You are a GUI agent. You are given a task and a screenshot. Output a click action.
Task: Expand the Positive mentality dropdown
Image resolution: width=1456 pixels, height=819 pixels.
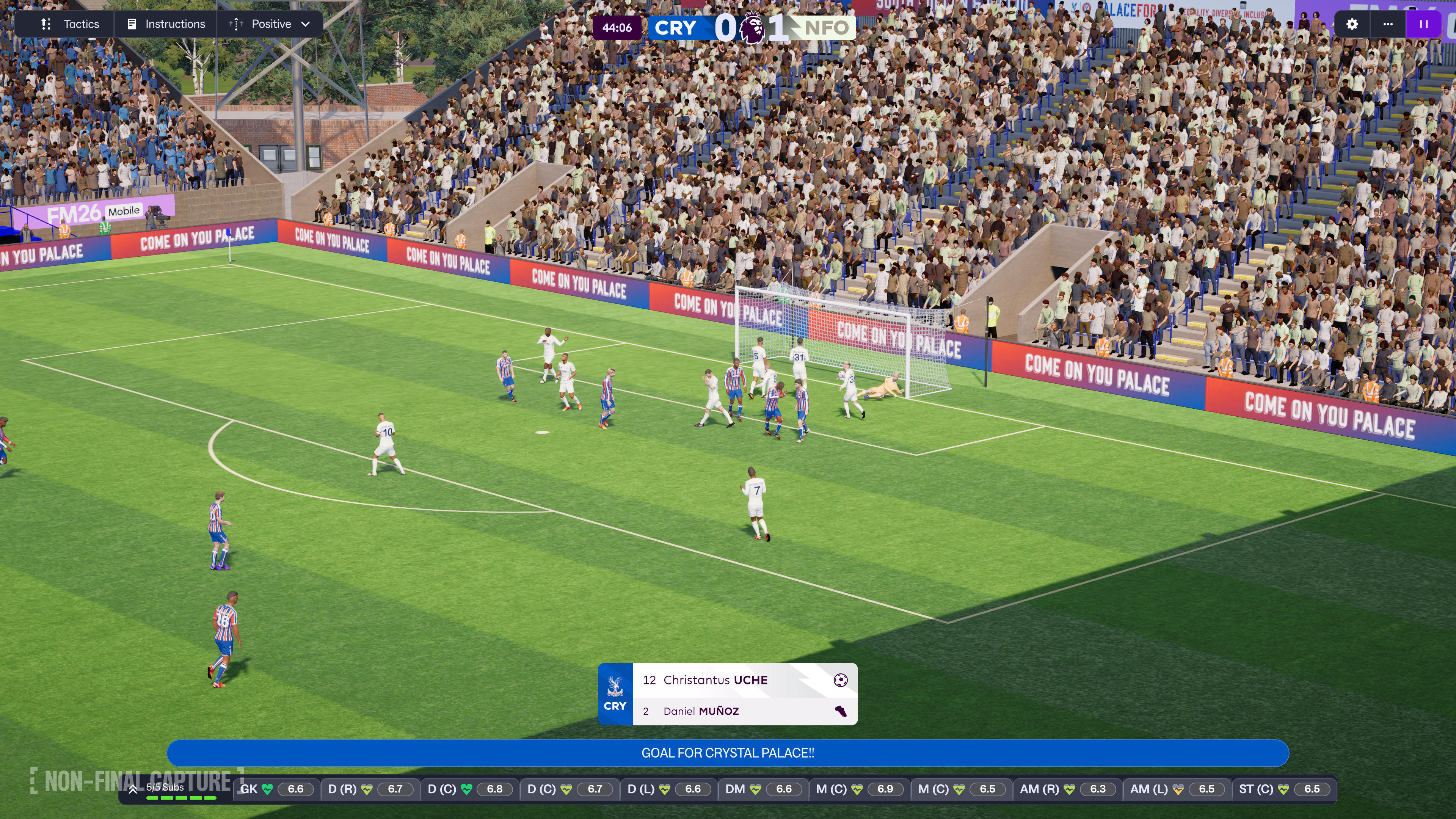coord(270,24)
